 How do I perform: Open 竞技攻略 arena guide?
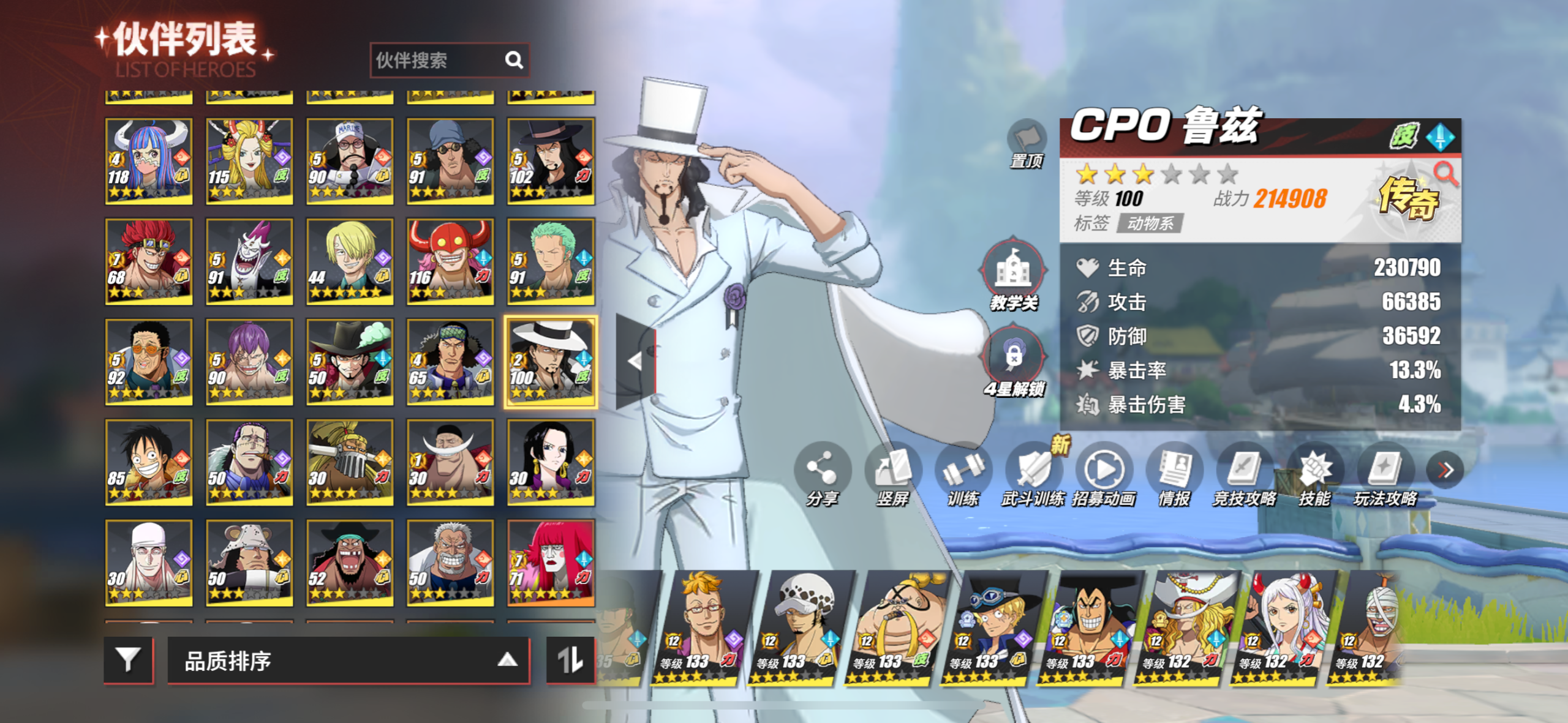[1245, 473]
